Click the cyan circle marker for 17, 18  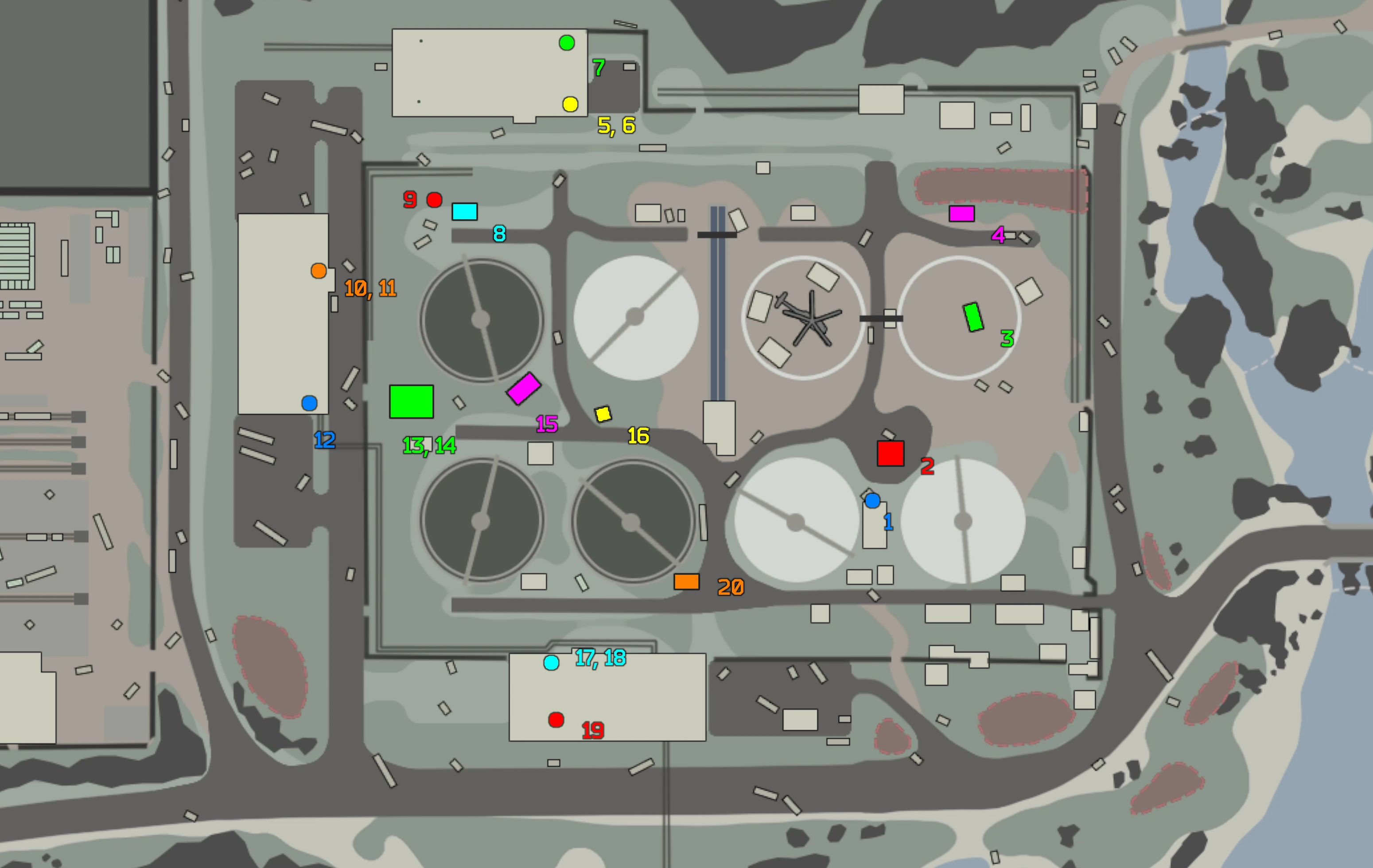click(x=551, y=663)
